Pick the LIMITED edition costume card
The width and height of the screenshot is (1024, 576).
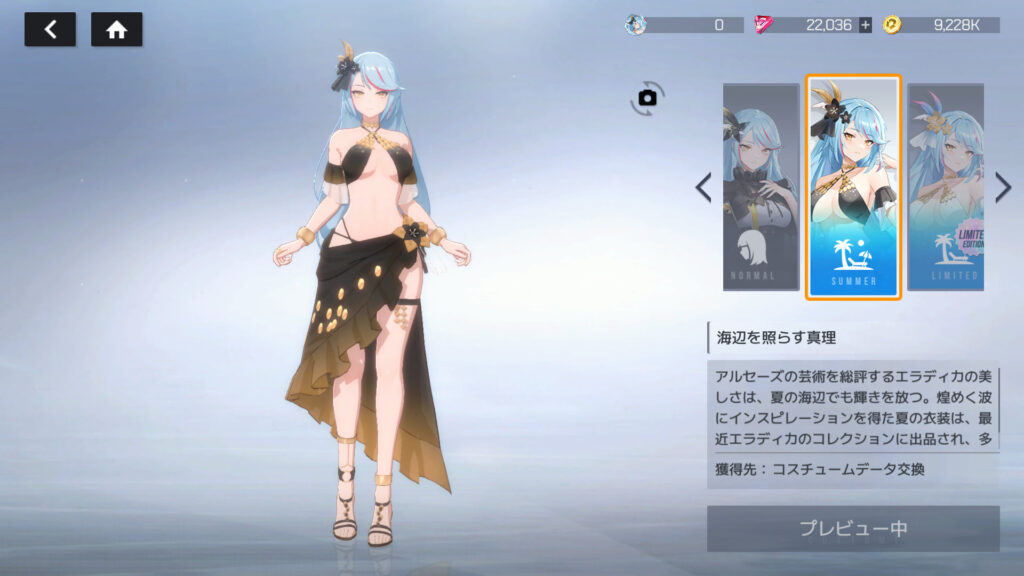(945, 187)
